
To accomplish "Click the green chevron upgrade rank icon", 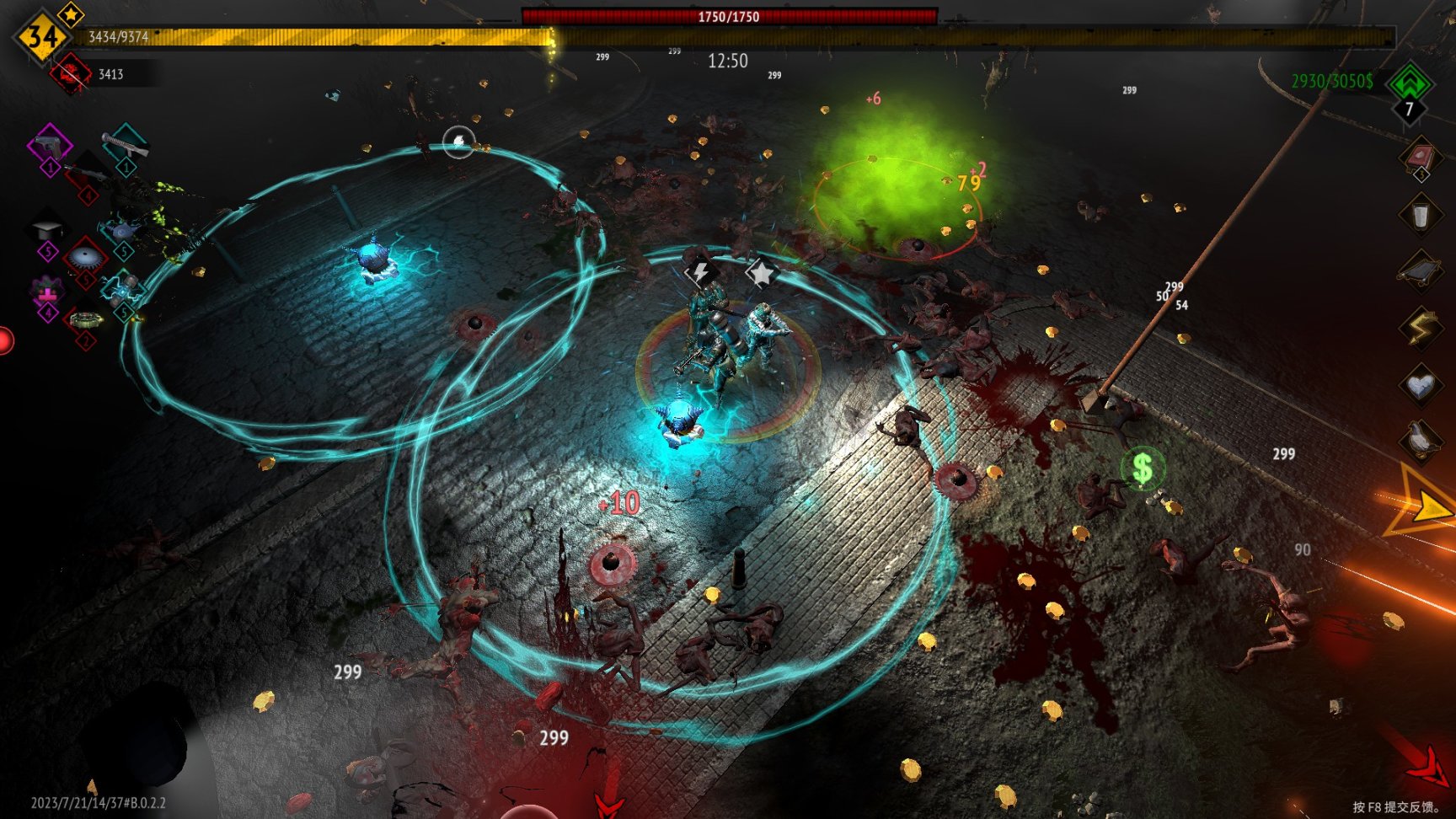I will (x=1410, y=83).
